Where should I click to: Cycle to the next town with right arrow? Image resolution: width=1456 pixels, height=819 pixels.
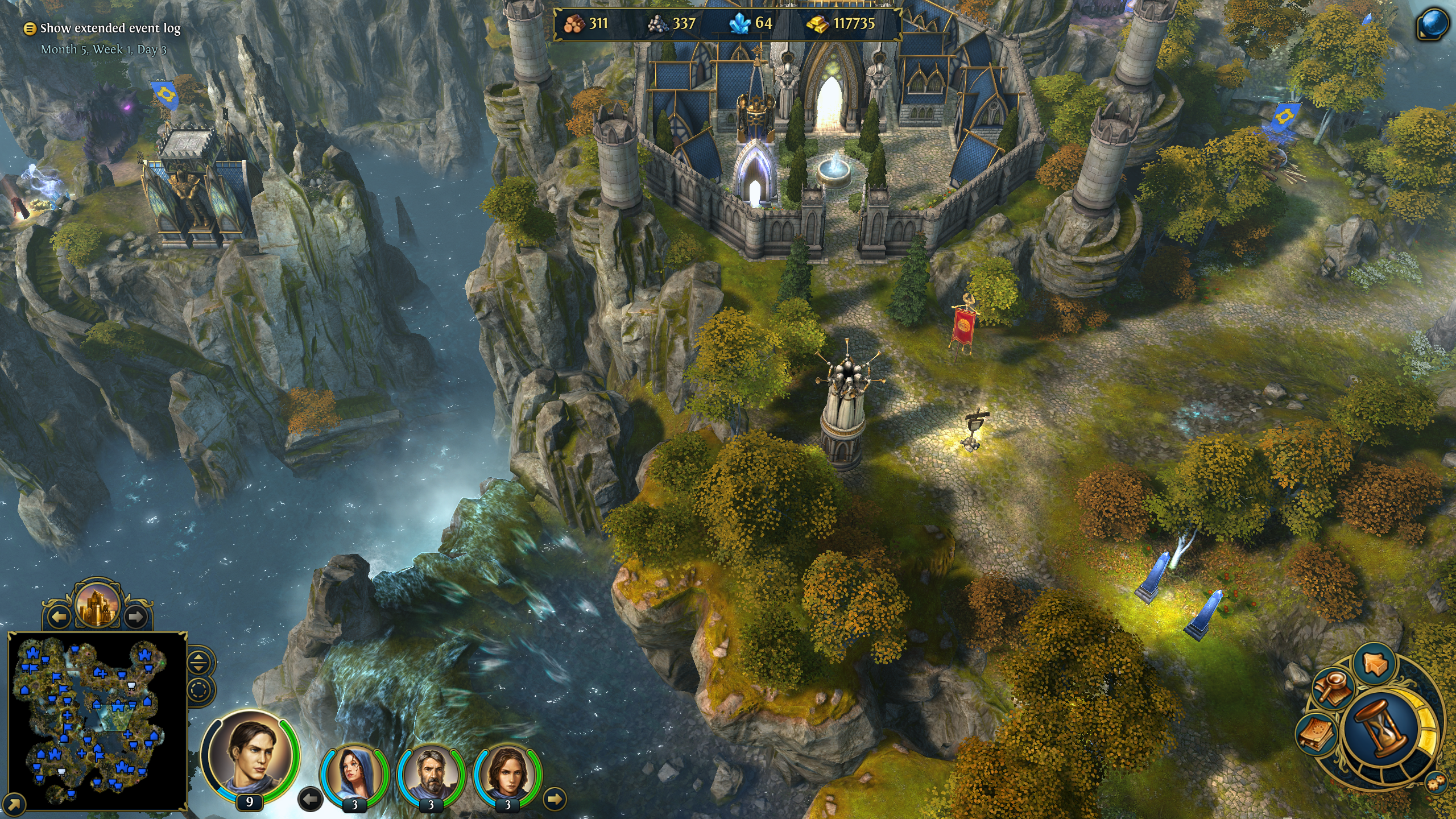pos(135,616)
